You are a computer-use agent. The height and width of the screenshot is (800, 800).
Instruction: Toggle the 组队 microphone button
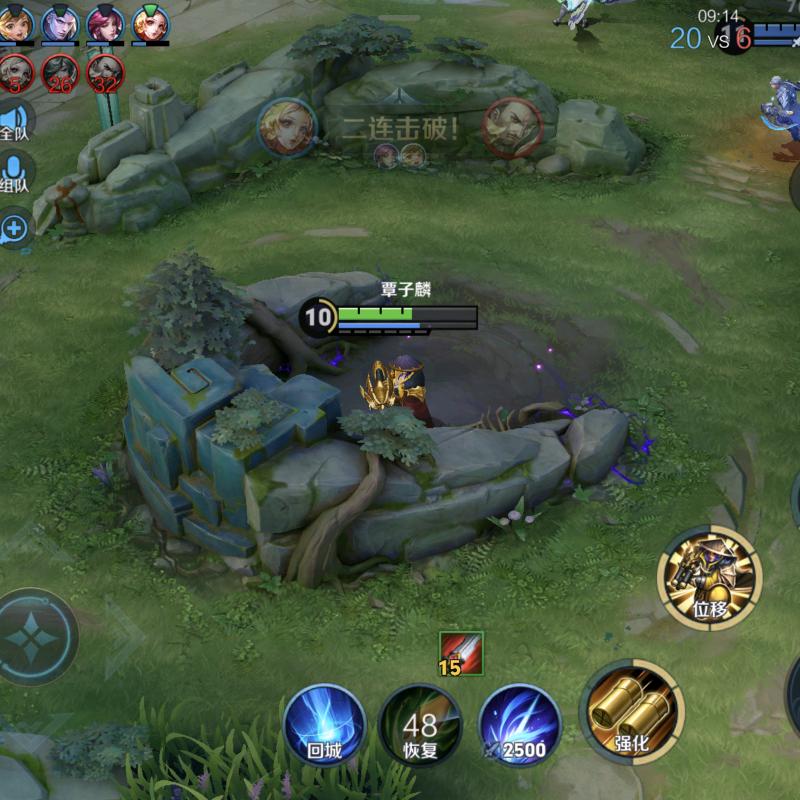(14, 172)
